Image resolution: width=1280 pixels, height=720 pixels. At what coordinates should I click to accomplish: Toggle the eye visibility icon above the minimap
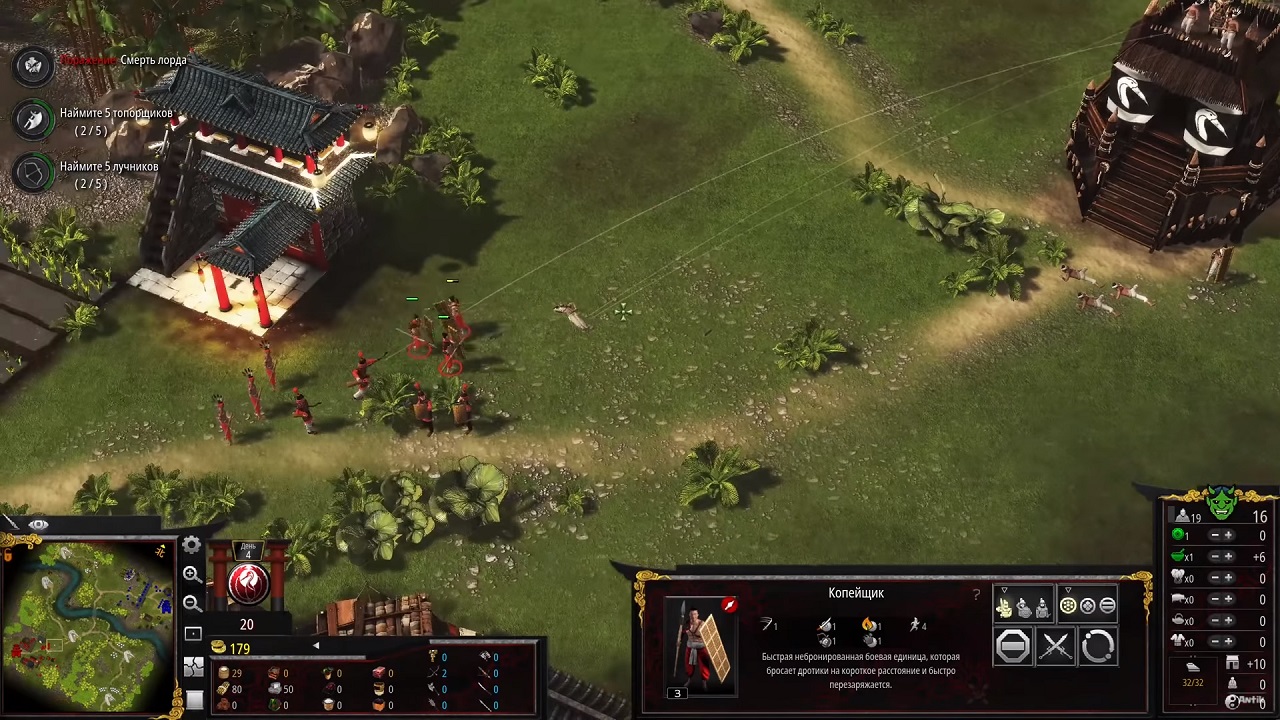click(39, 525)
